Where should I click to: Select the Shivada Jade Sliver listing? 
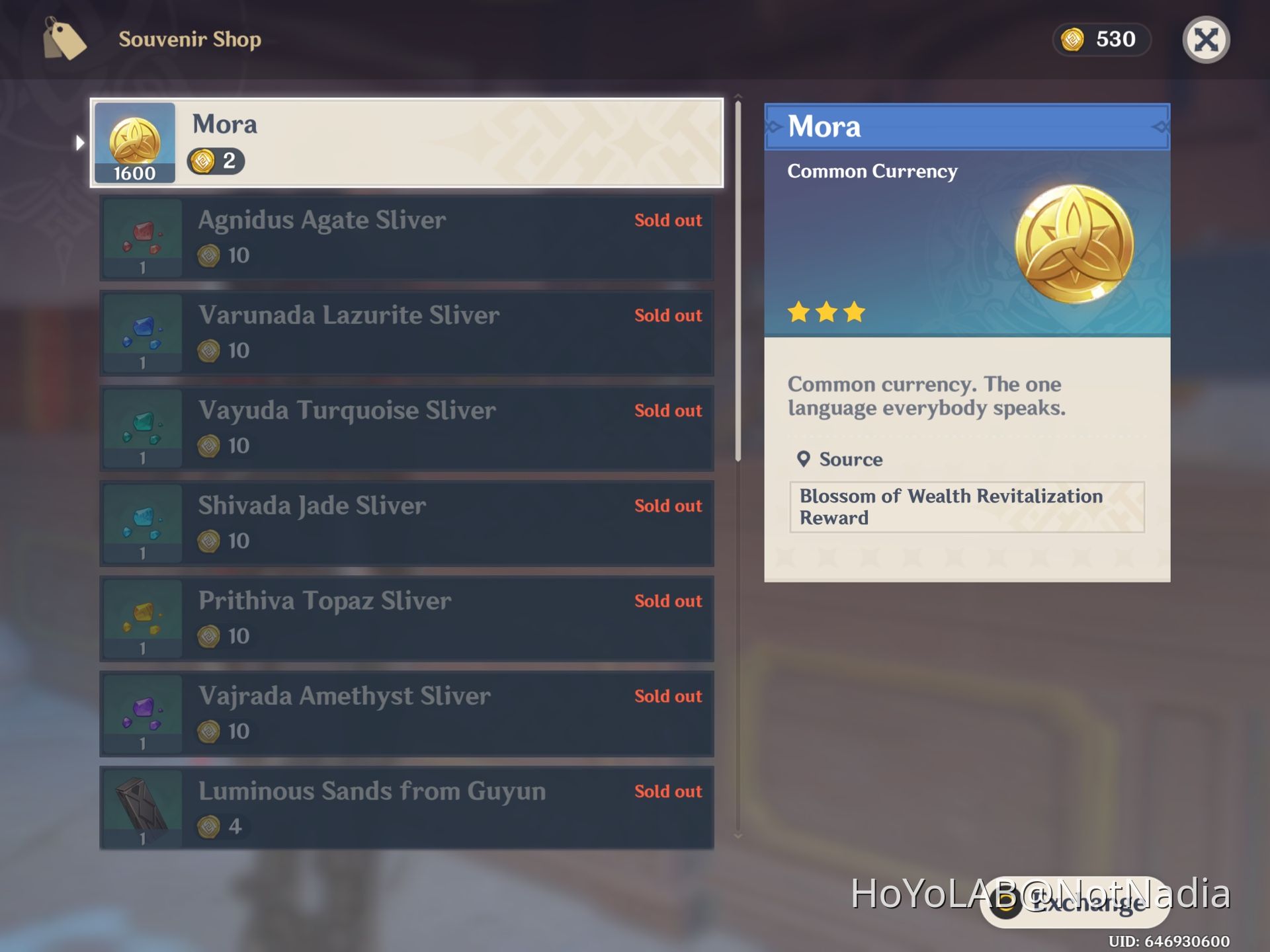(x=407, y=524)
